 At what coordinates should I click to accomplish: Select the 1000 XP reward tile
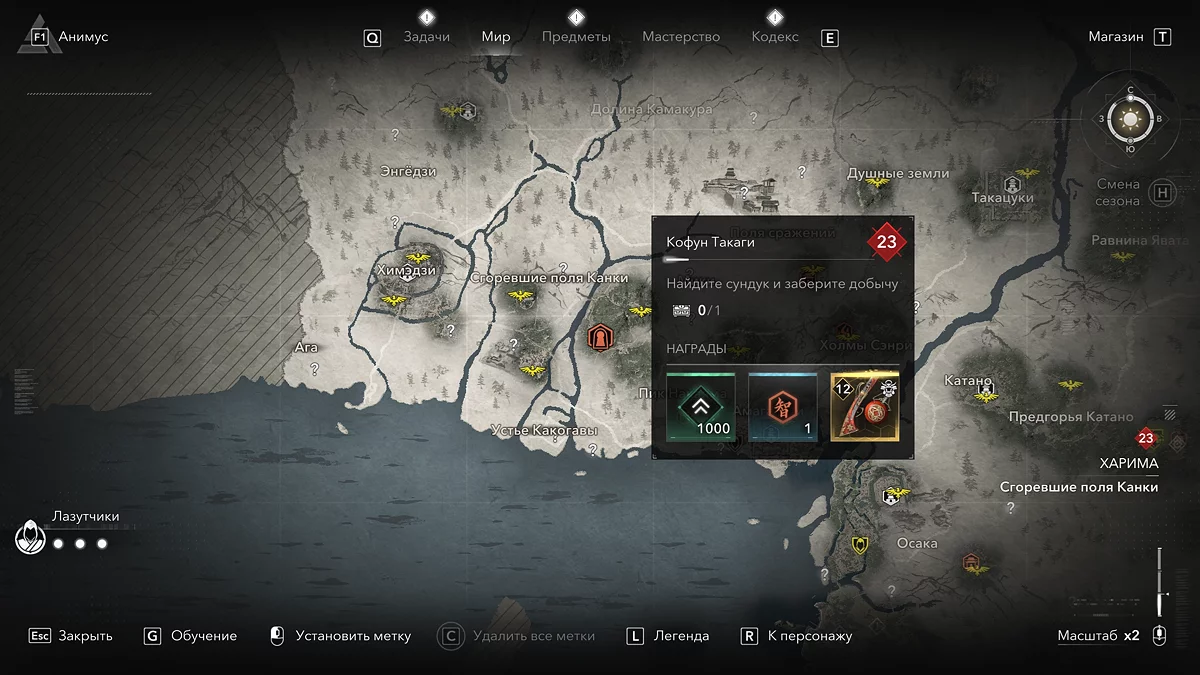[x=701, y=407]
